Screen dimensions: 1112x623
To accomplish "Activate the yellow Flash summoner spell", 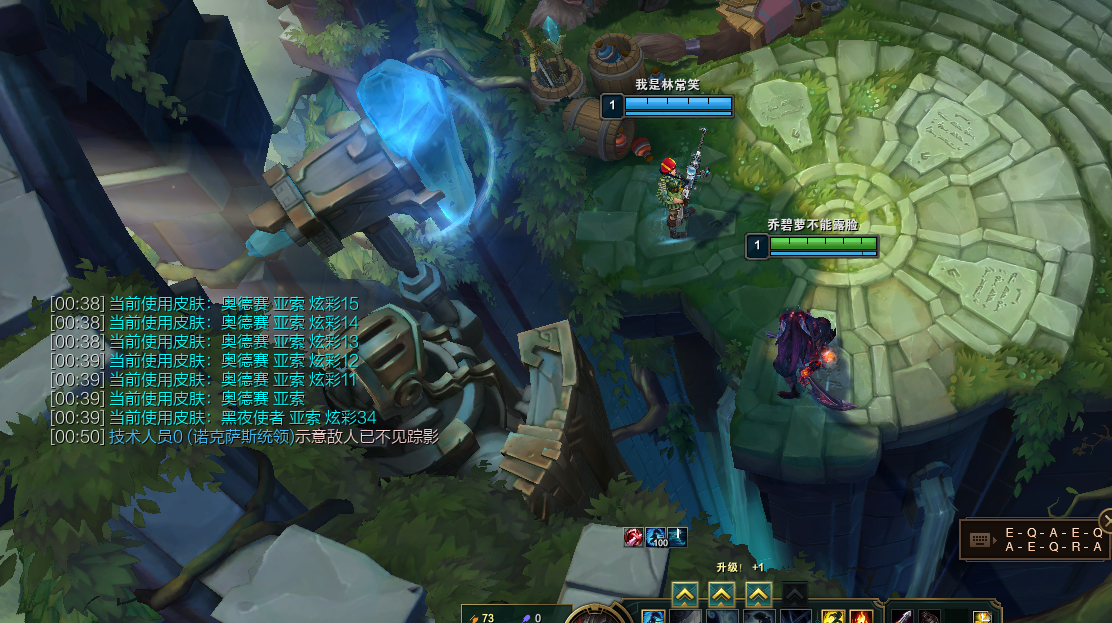I will 833,617.
